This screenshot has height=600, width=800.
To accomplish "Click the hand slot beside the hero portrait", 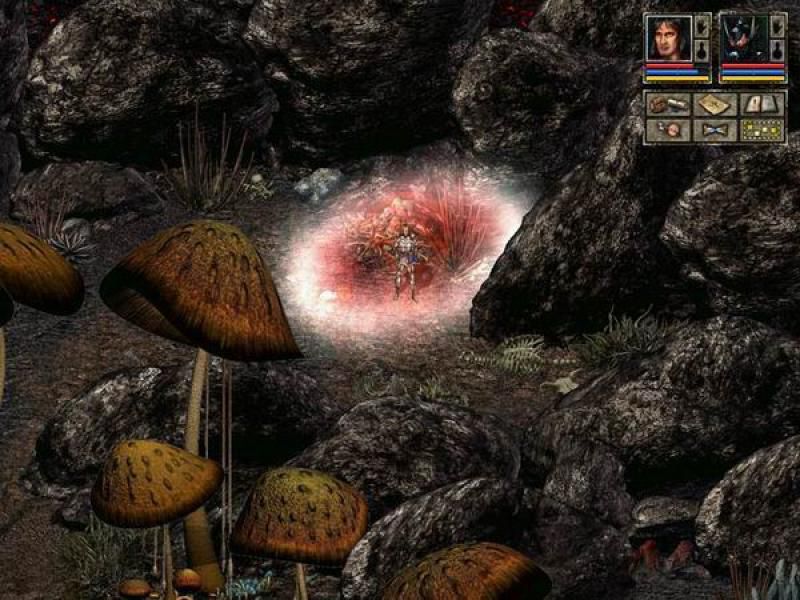I will click(x=702, y=25).
